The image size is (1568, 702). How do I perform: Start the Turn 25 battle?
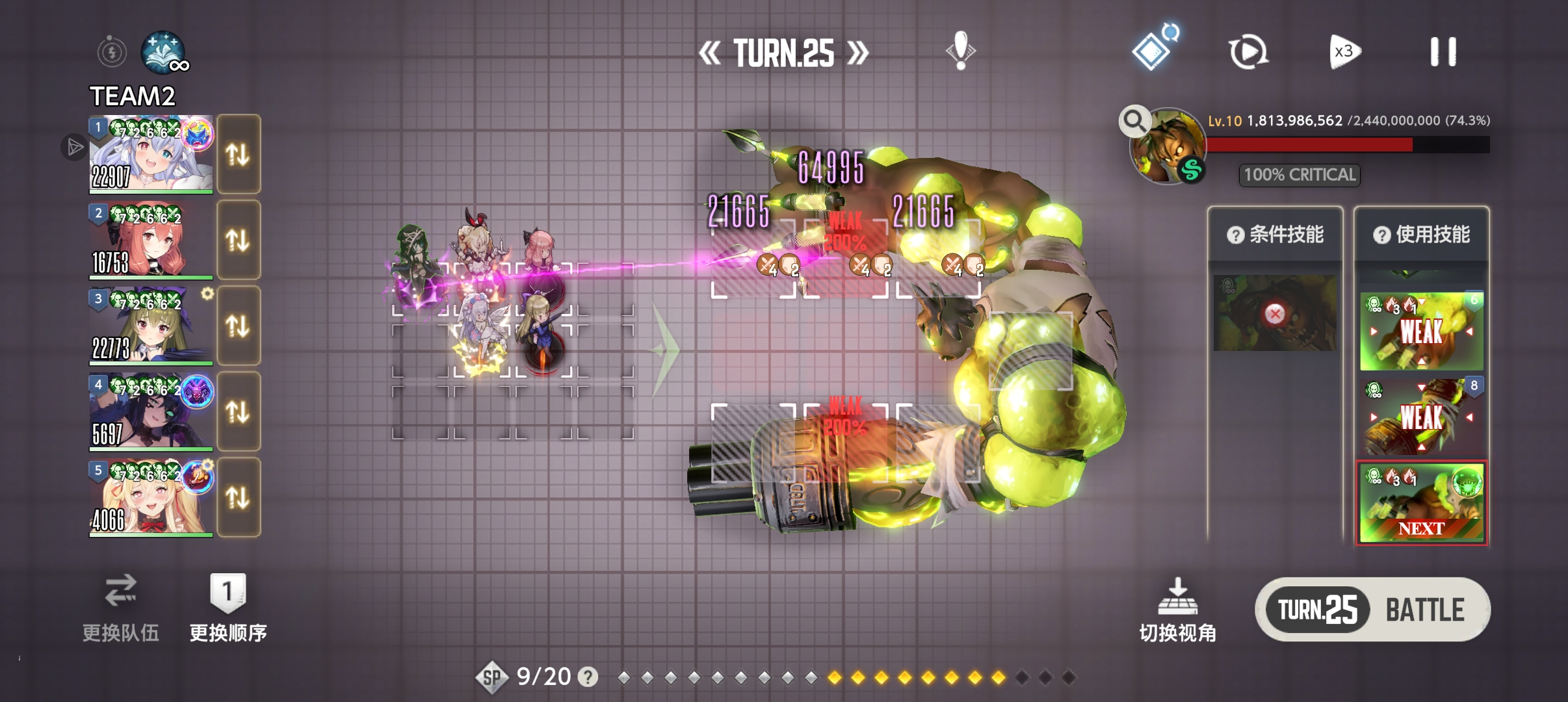click(1372, 610)
